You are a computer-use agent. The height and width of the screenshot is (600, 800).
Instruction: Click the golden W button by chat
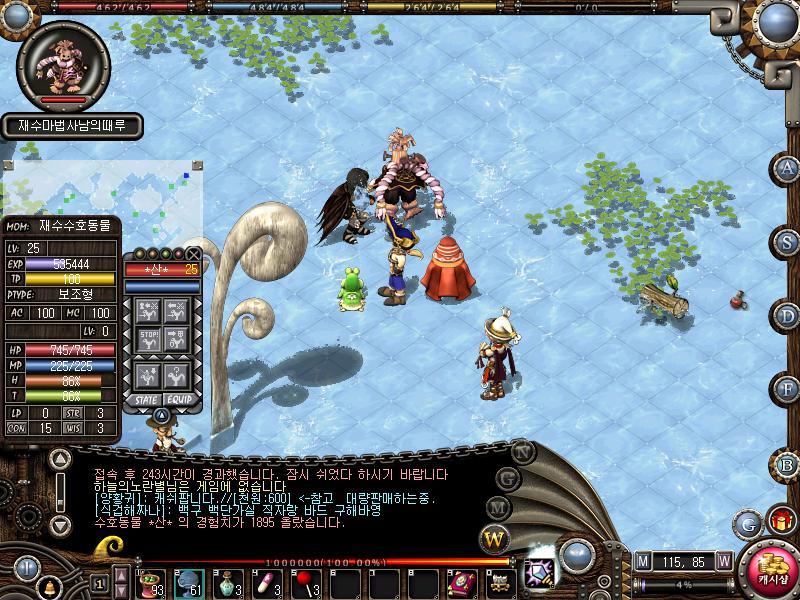point(495,539)
